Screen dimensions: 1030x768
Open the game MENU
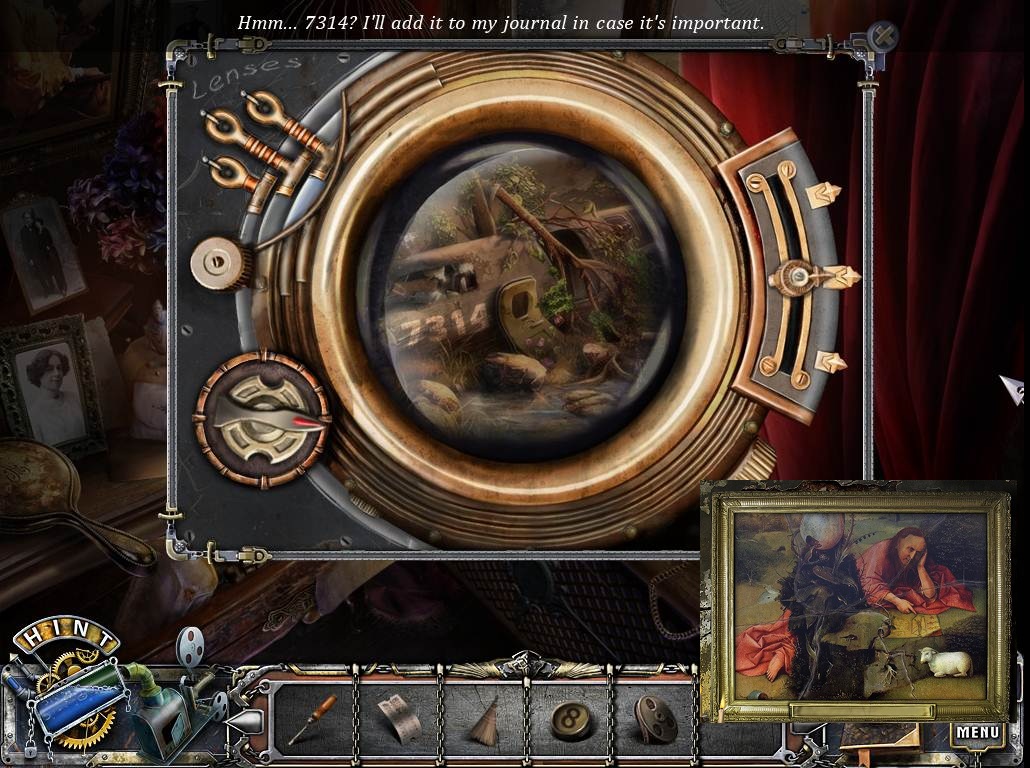977,733
